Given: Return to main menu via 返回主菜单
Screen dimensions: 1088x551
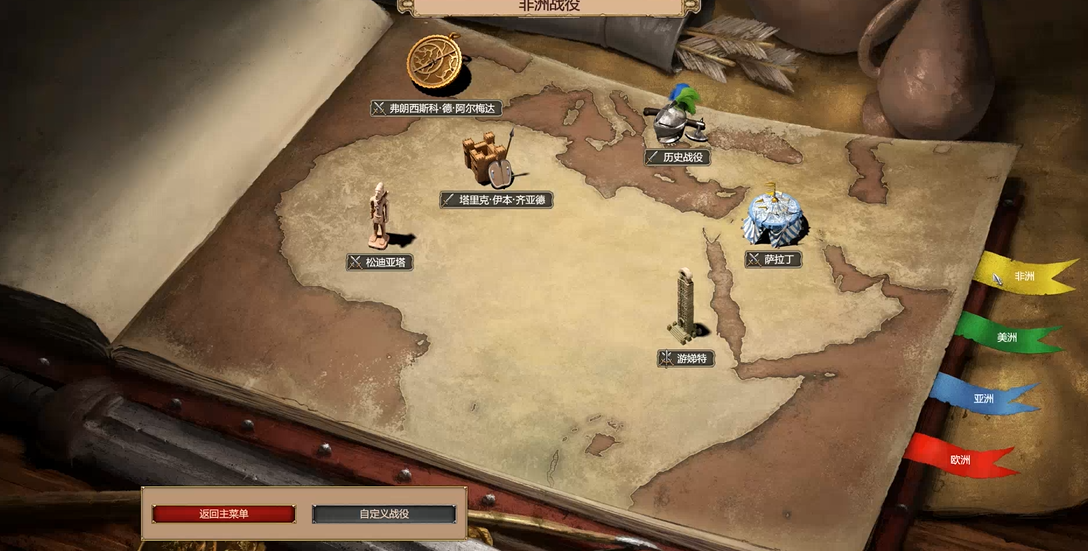Looking at the screenshot, I should [223, 514].
